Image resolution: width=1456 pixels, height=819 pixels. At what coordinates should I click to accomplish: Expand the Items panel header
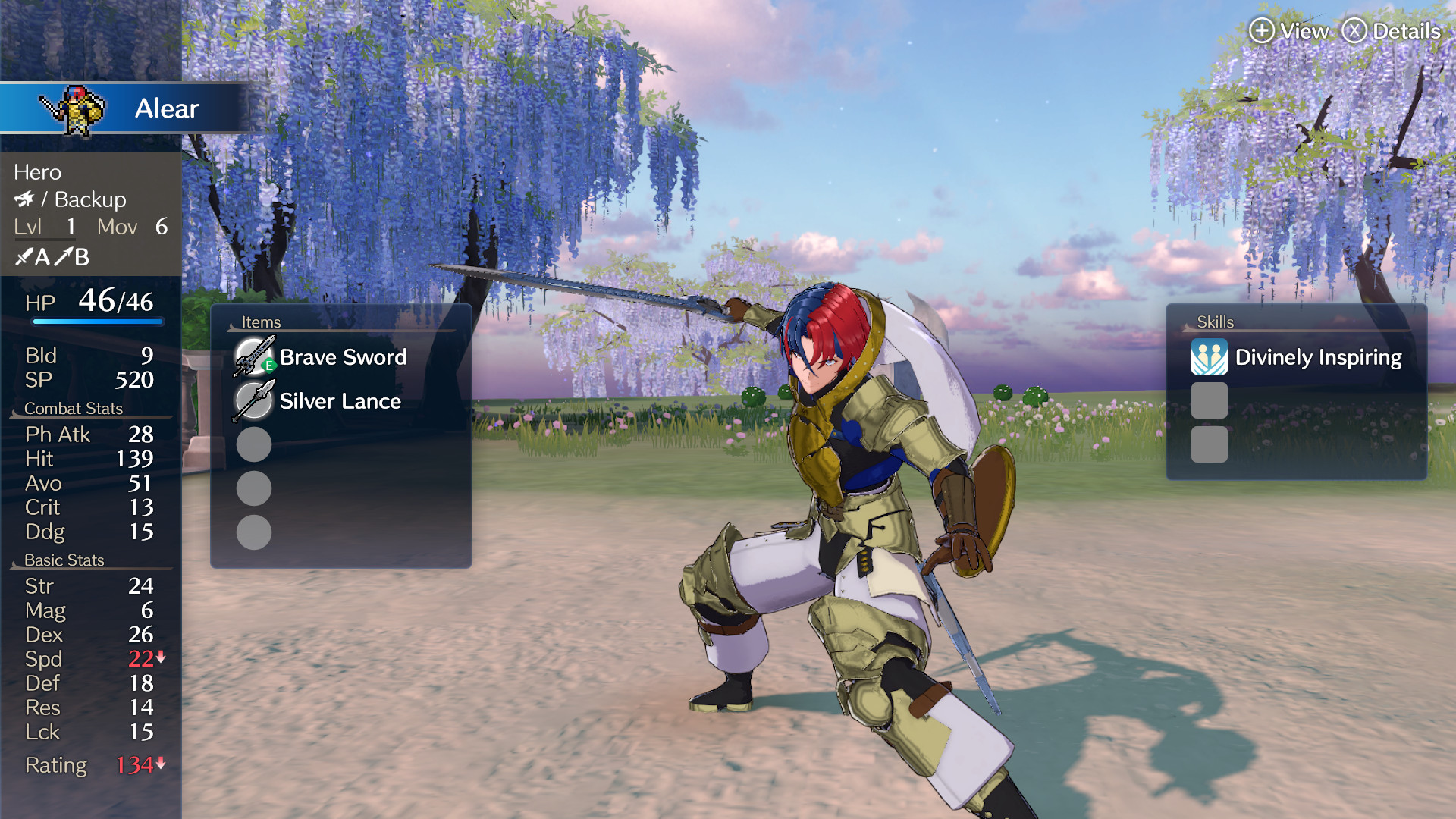pyautogui.click(x=260, y=322)
